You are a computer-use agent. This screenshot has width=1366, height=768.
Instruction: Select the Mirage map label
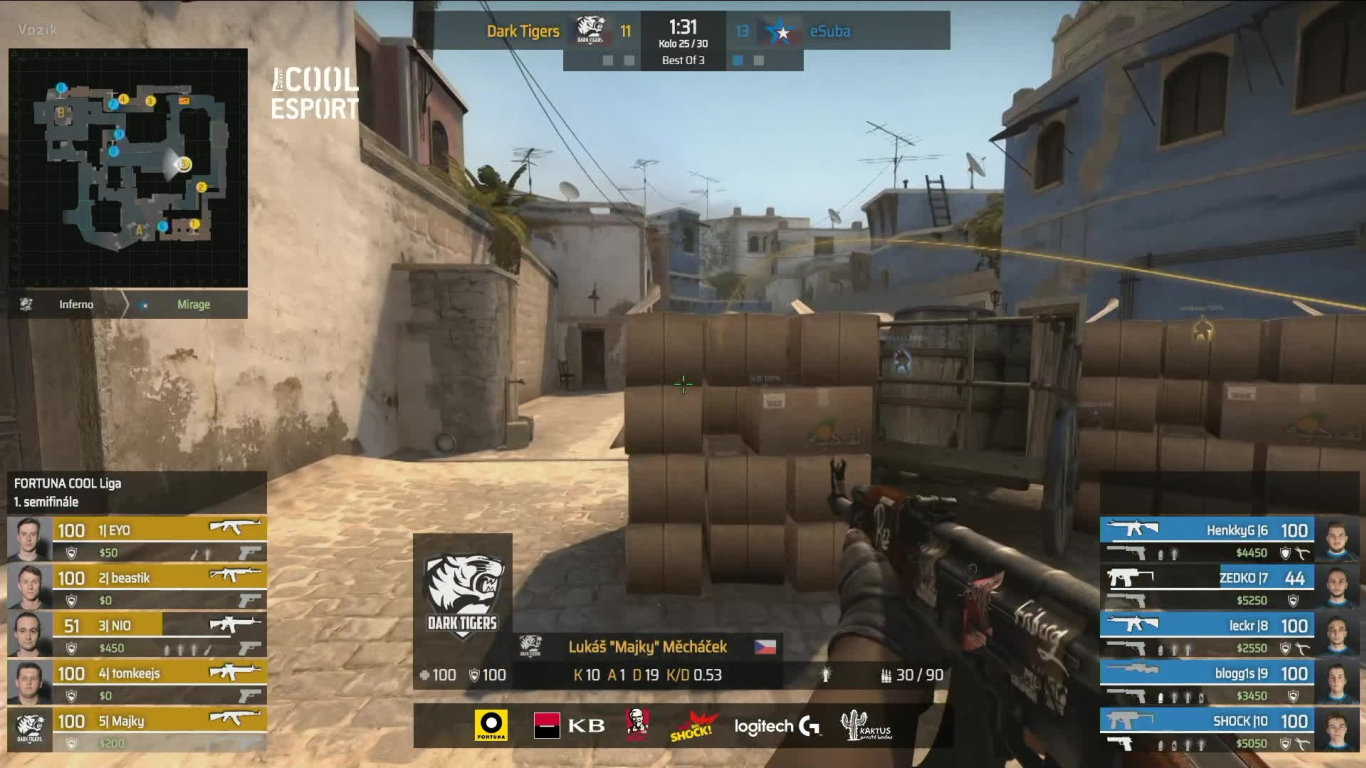pos(193,305)
